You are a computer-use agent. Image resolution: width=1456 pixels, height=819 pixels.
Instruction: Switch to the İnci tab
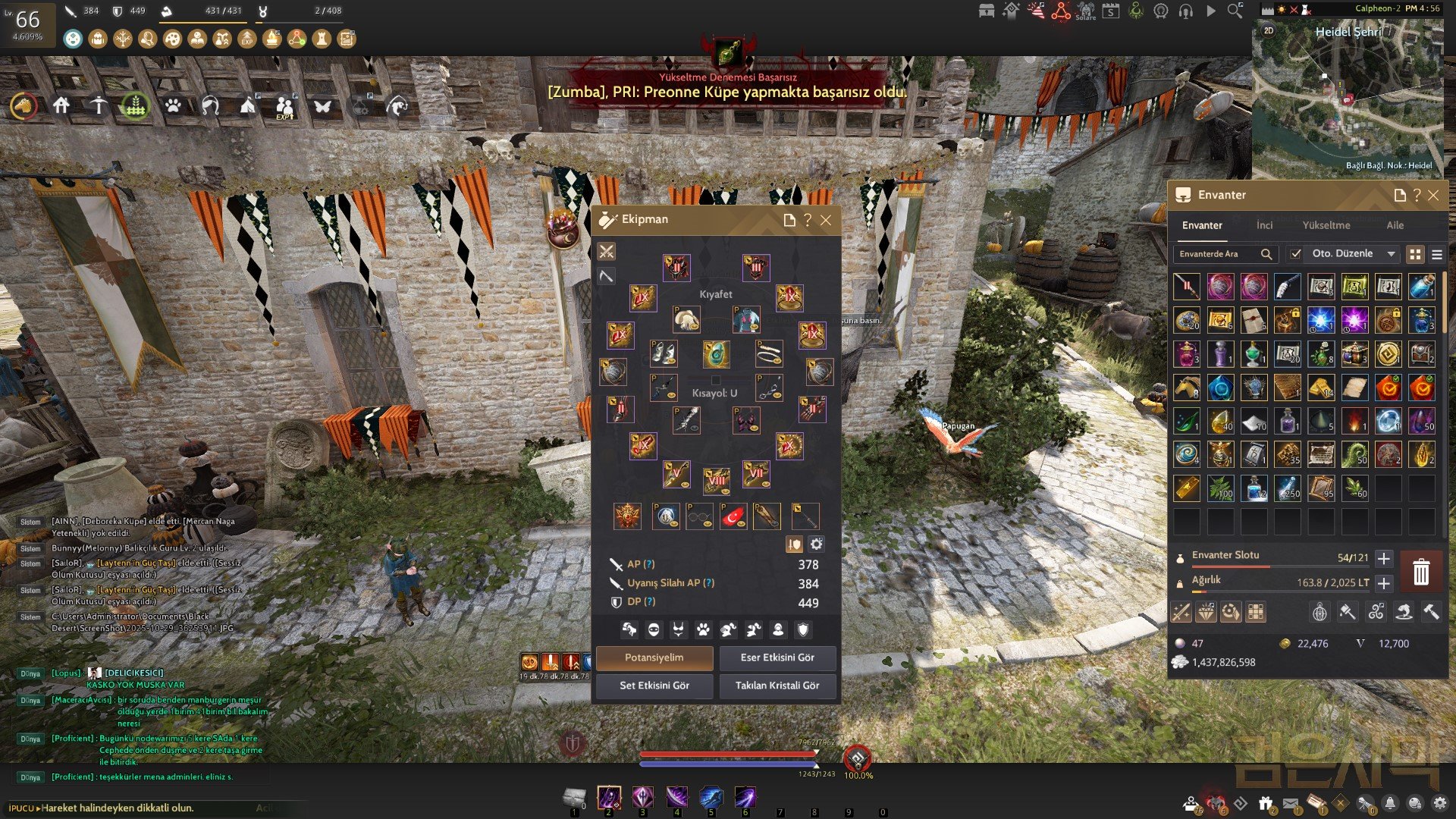tap(1264, 225)
